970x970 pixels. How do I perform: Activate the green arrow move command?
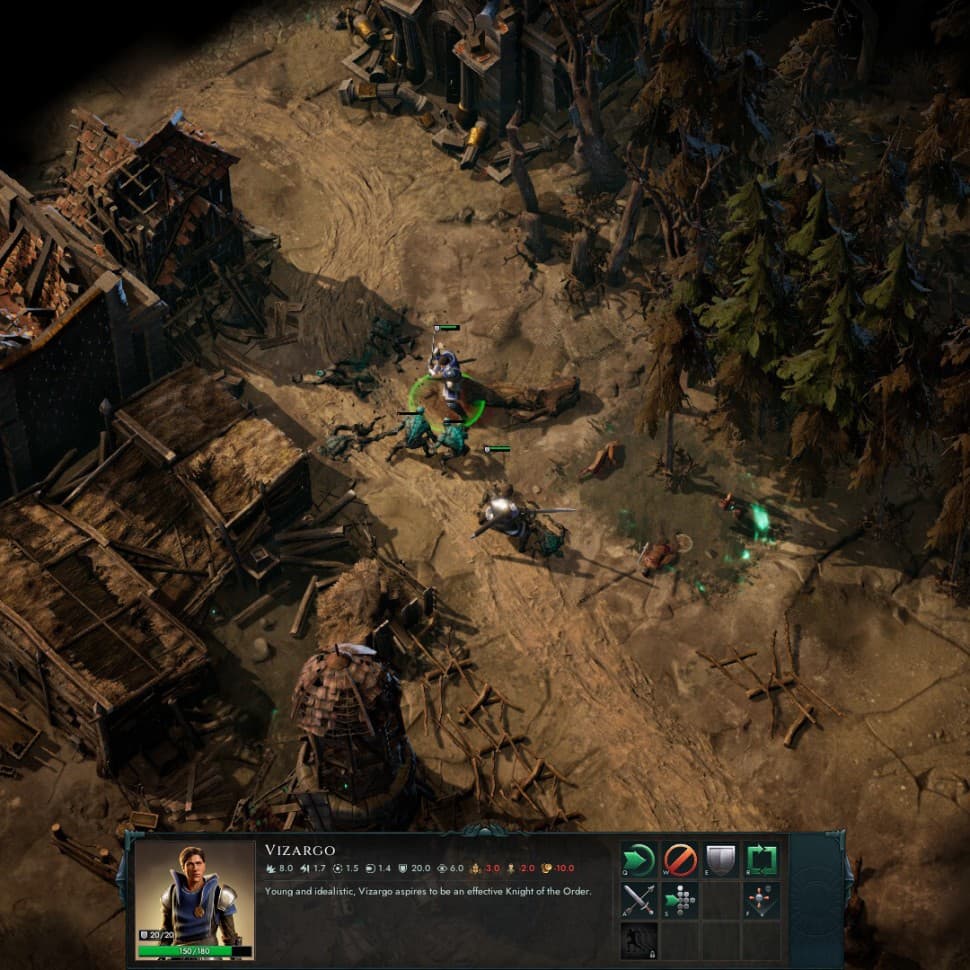(x=639, y=860)
